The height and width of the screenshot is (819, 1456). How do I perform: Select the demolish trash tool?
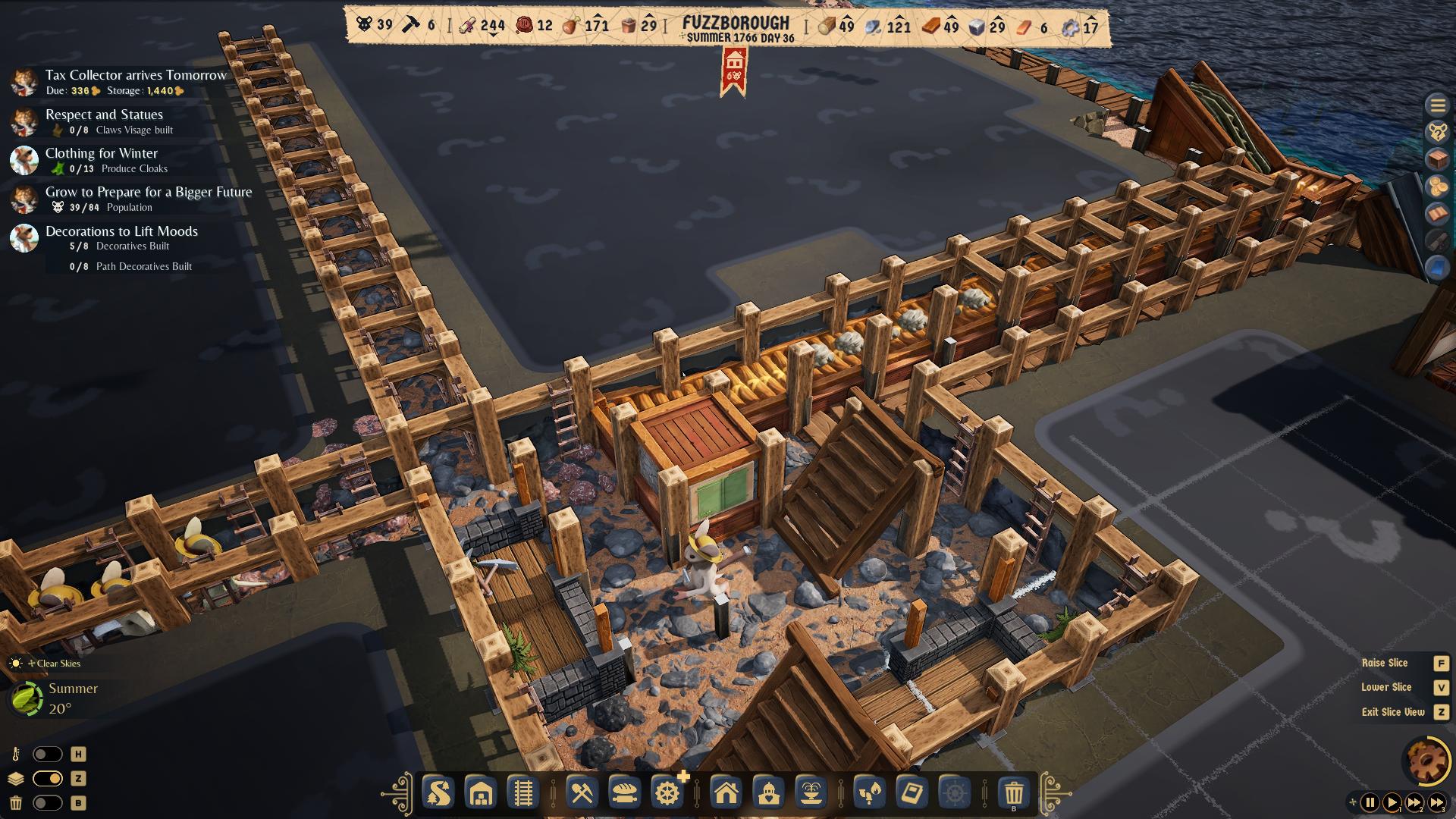(x=1015, y=794)
